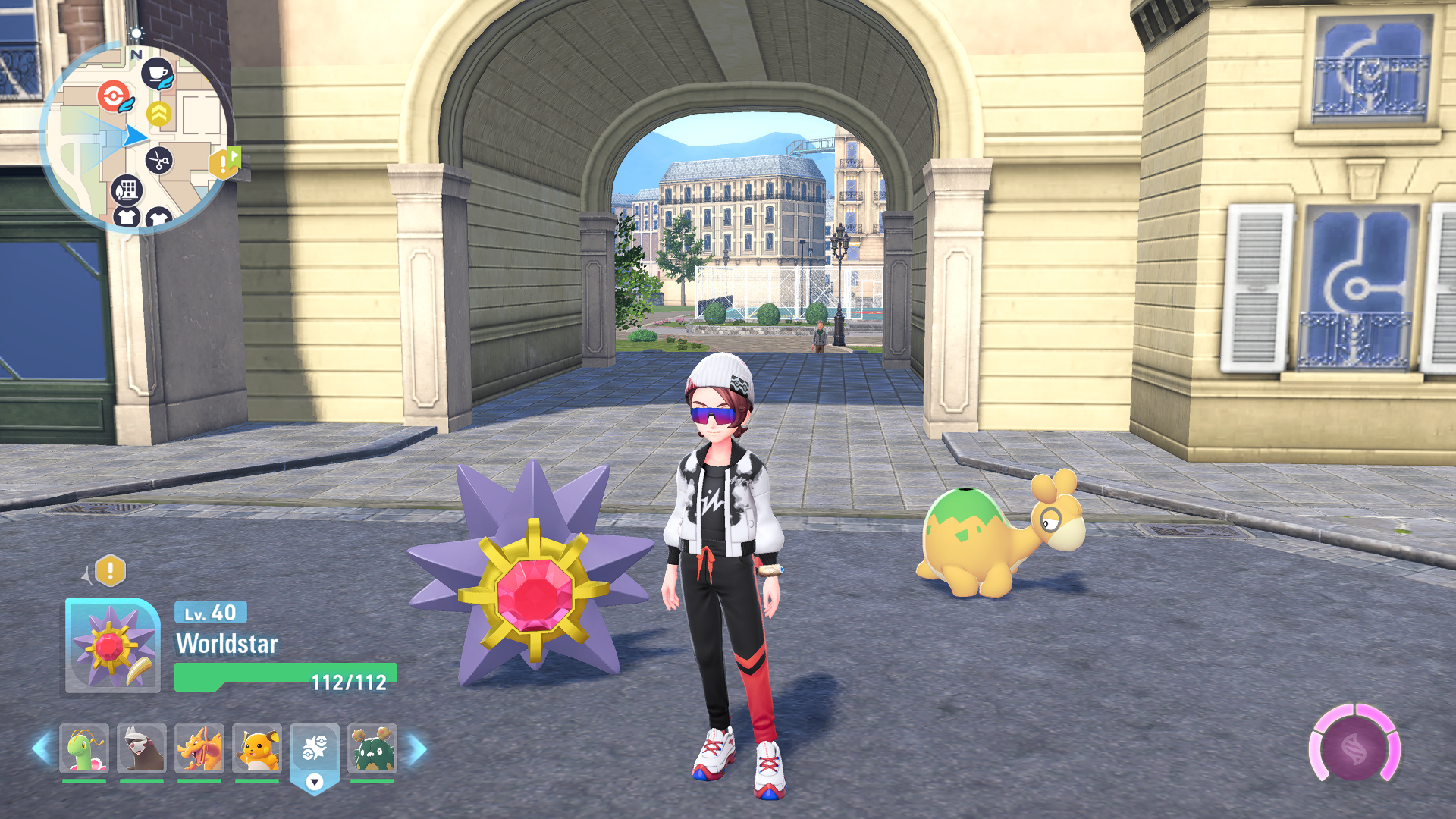
Task: Select the Garganacl party slot
Action: [372, 748]
